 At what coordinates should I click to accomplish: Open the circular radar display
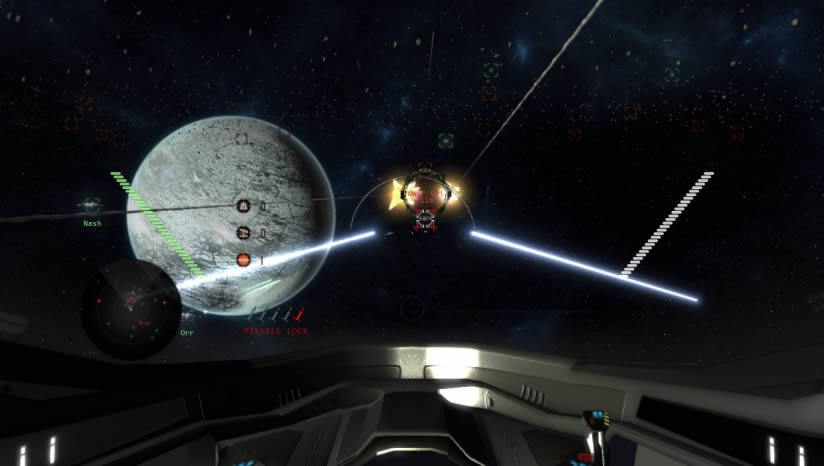(x=131, y=308)
